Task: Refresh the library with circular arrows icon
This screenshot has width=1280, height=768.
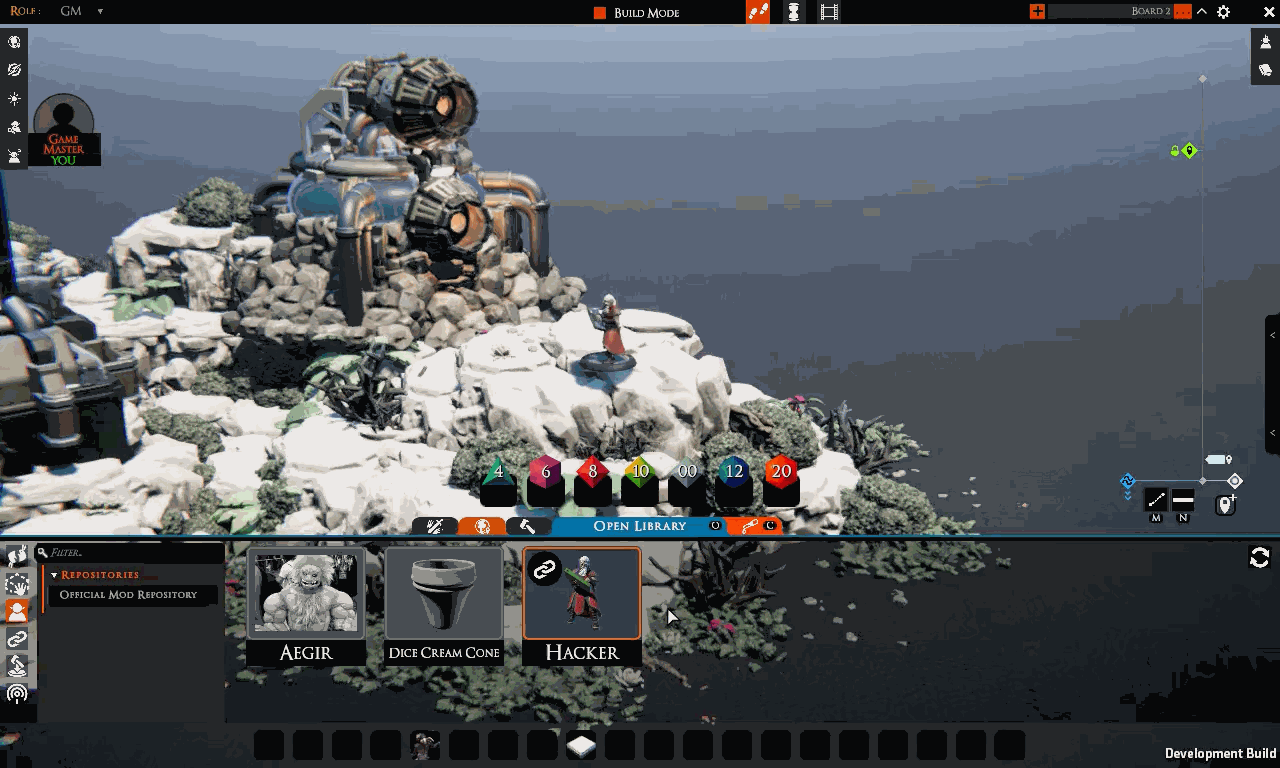Action: click(x=1259, y=558)
